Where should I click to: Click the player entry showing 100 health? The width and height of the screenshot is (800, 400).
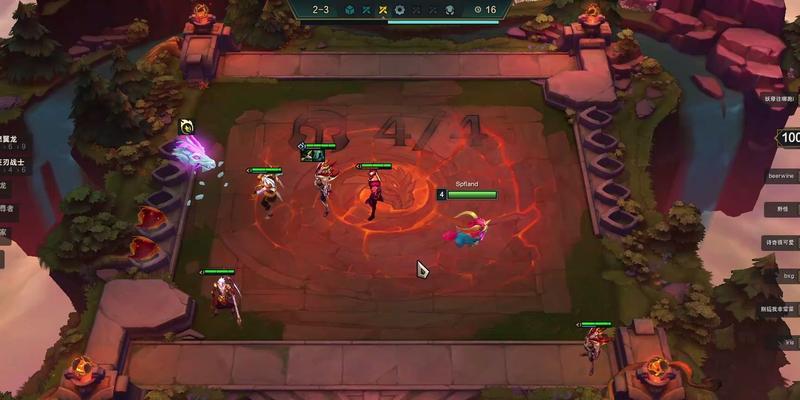pos(789,138)
